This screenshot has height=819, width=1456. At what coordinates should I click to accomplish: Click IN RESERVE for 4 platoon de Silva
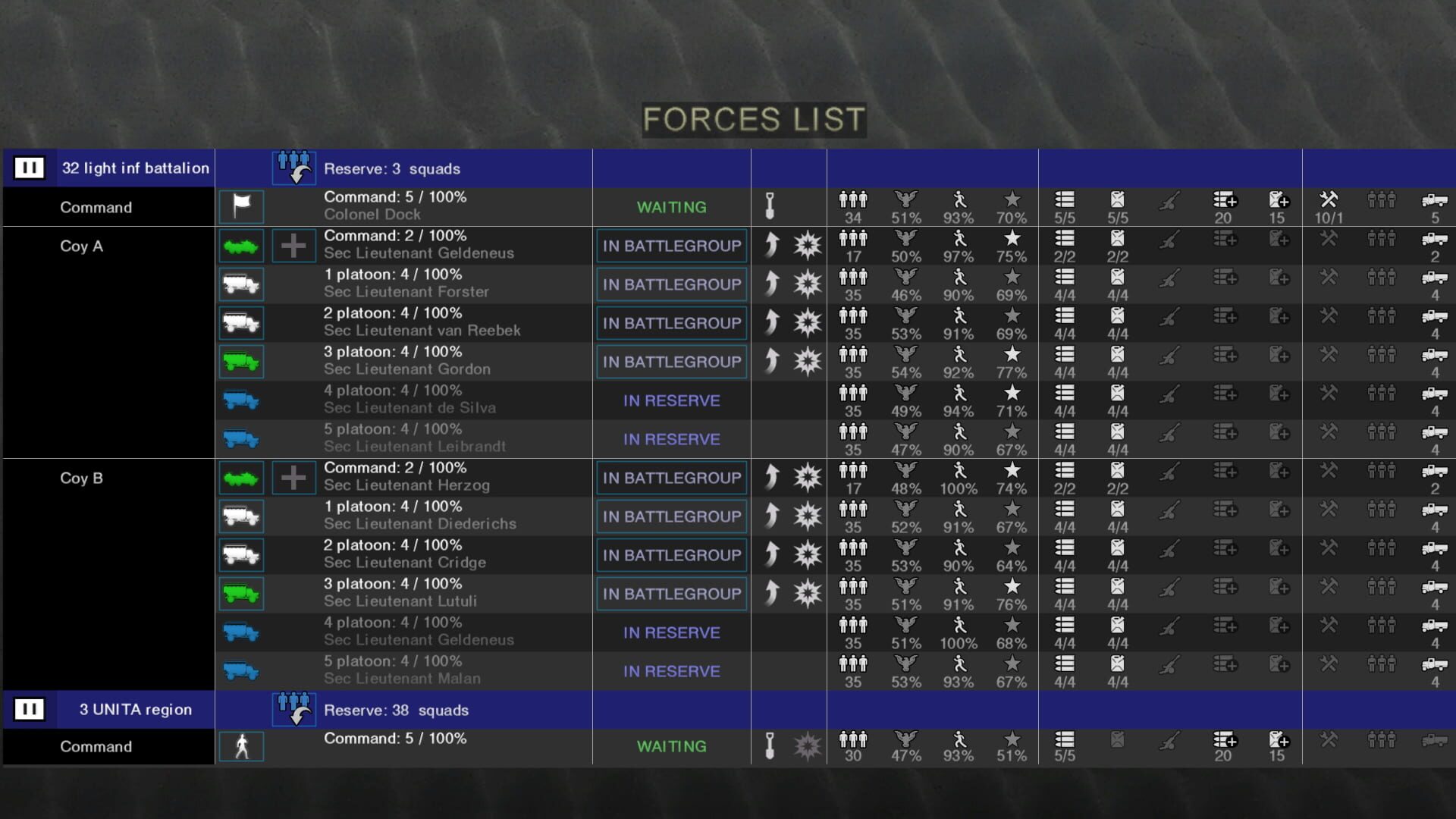tap(670, 400)
